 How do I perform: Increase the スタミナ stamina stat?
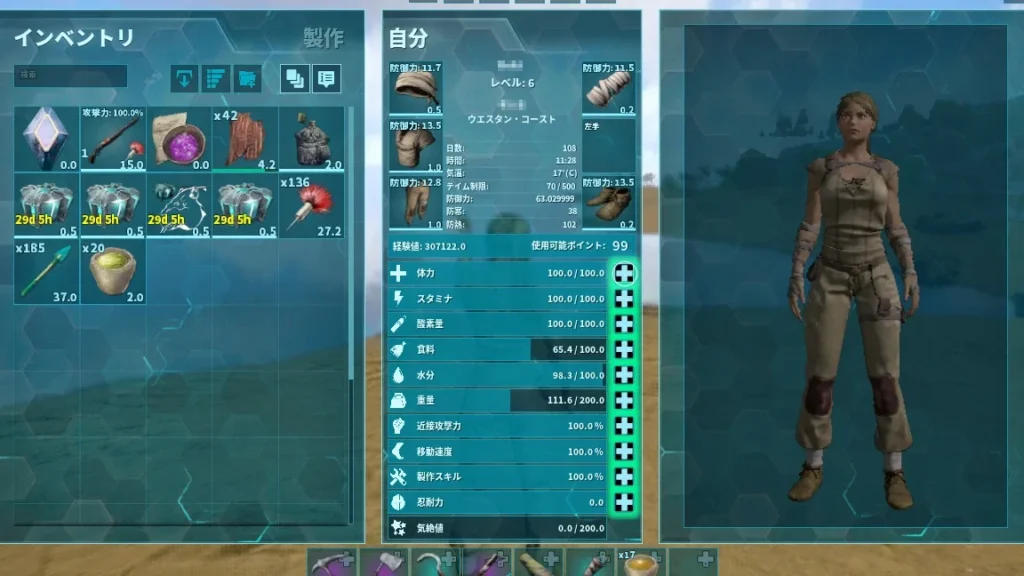624,298
